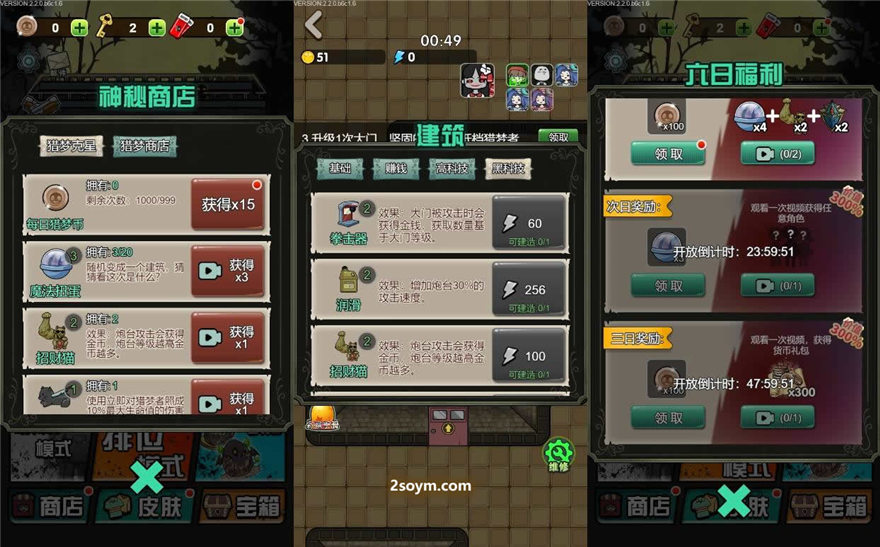Claim the first-day 领取 reward with red dot

point(669,154)
